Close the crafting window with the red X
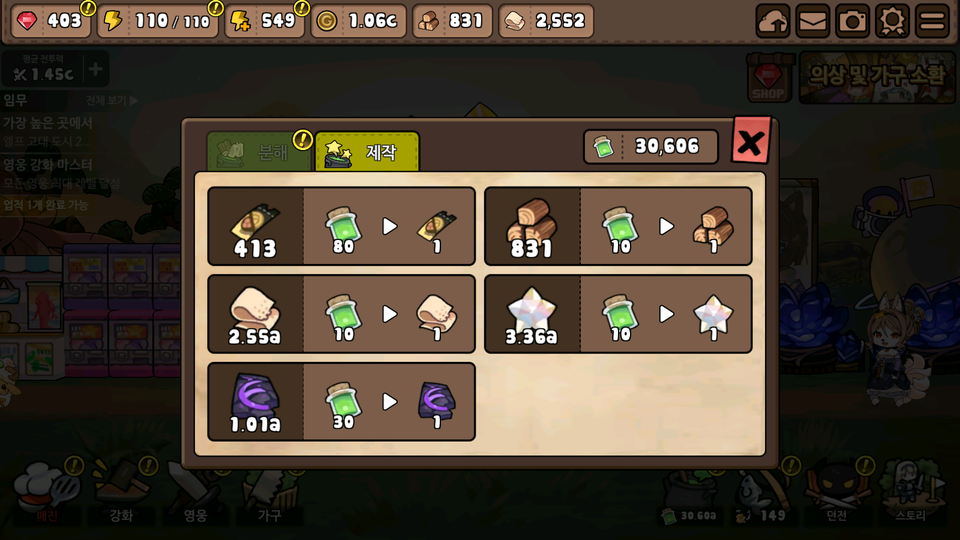Image resolution: width=960 pixels, height=540 pixels. 751,144
